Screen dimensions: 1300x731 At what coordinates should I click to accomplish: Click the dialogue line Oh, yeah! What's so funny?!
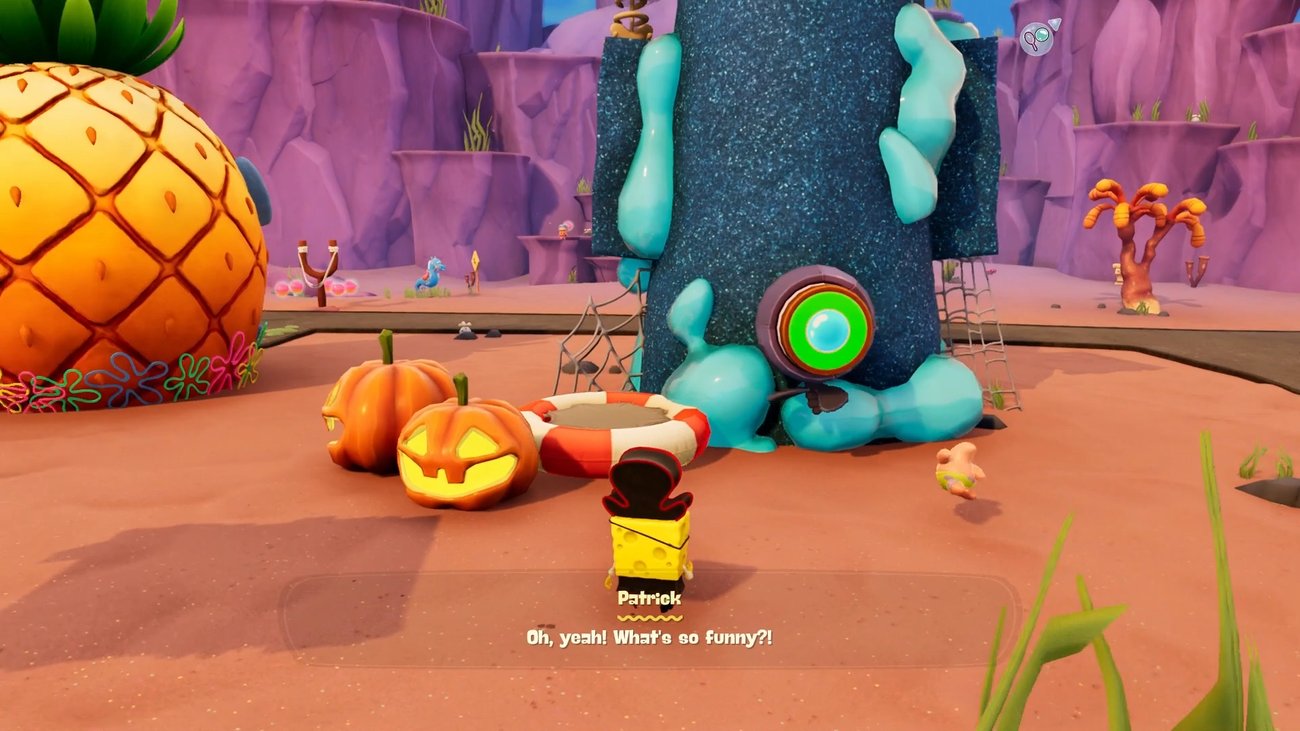click(650, 633)
